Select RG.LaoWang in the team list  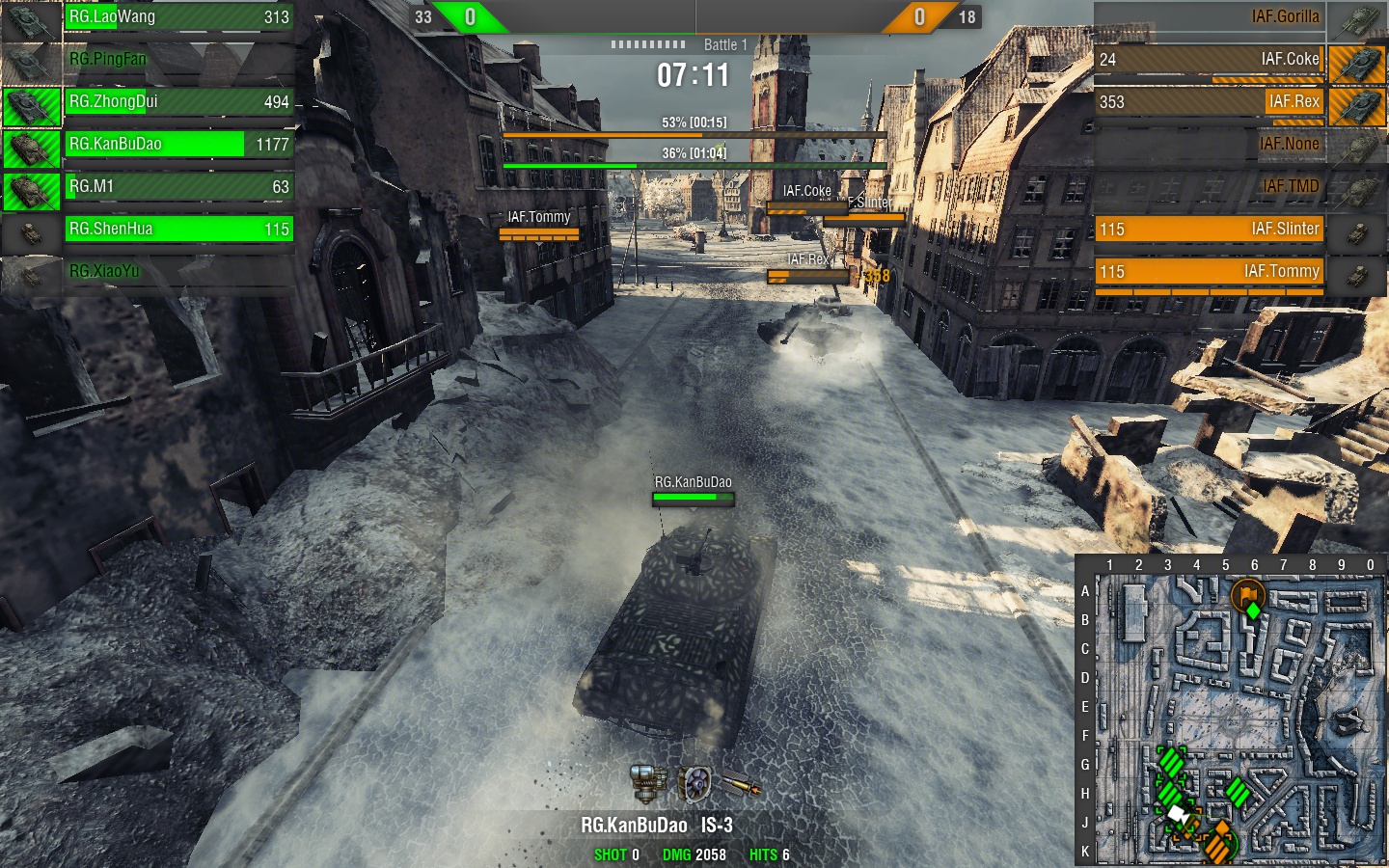click(x=178, y=17)
